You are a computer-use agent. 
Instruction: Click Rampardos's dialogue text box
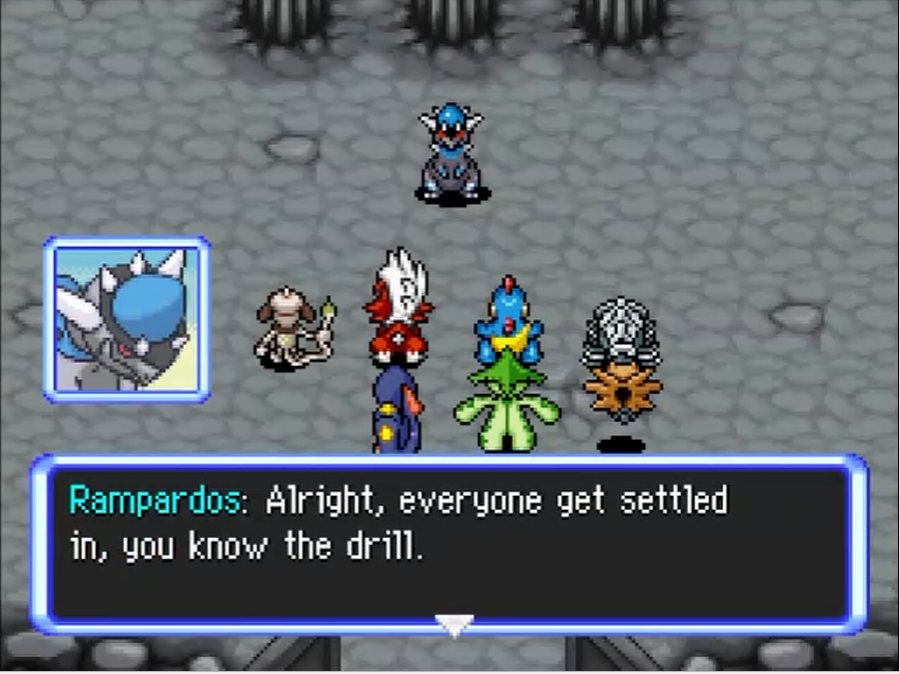coord(450,545)
